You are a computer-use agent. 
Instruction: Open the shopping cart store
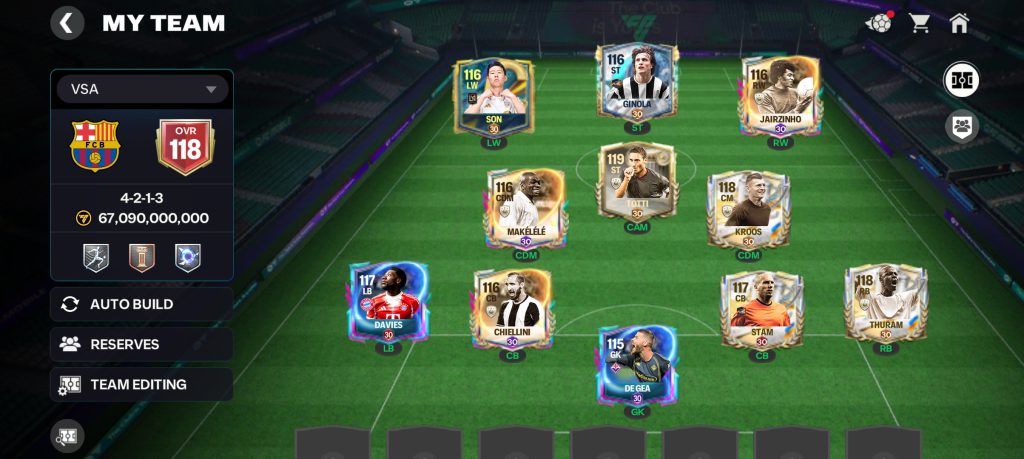[919, 23]
